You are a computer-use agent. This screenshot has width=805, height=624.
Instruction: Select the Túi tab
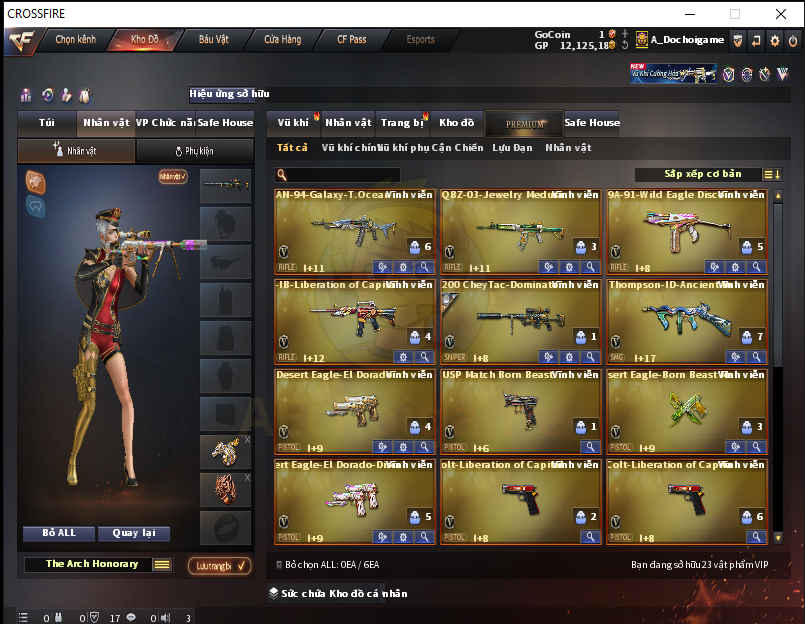(x=47, y=123)
